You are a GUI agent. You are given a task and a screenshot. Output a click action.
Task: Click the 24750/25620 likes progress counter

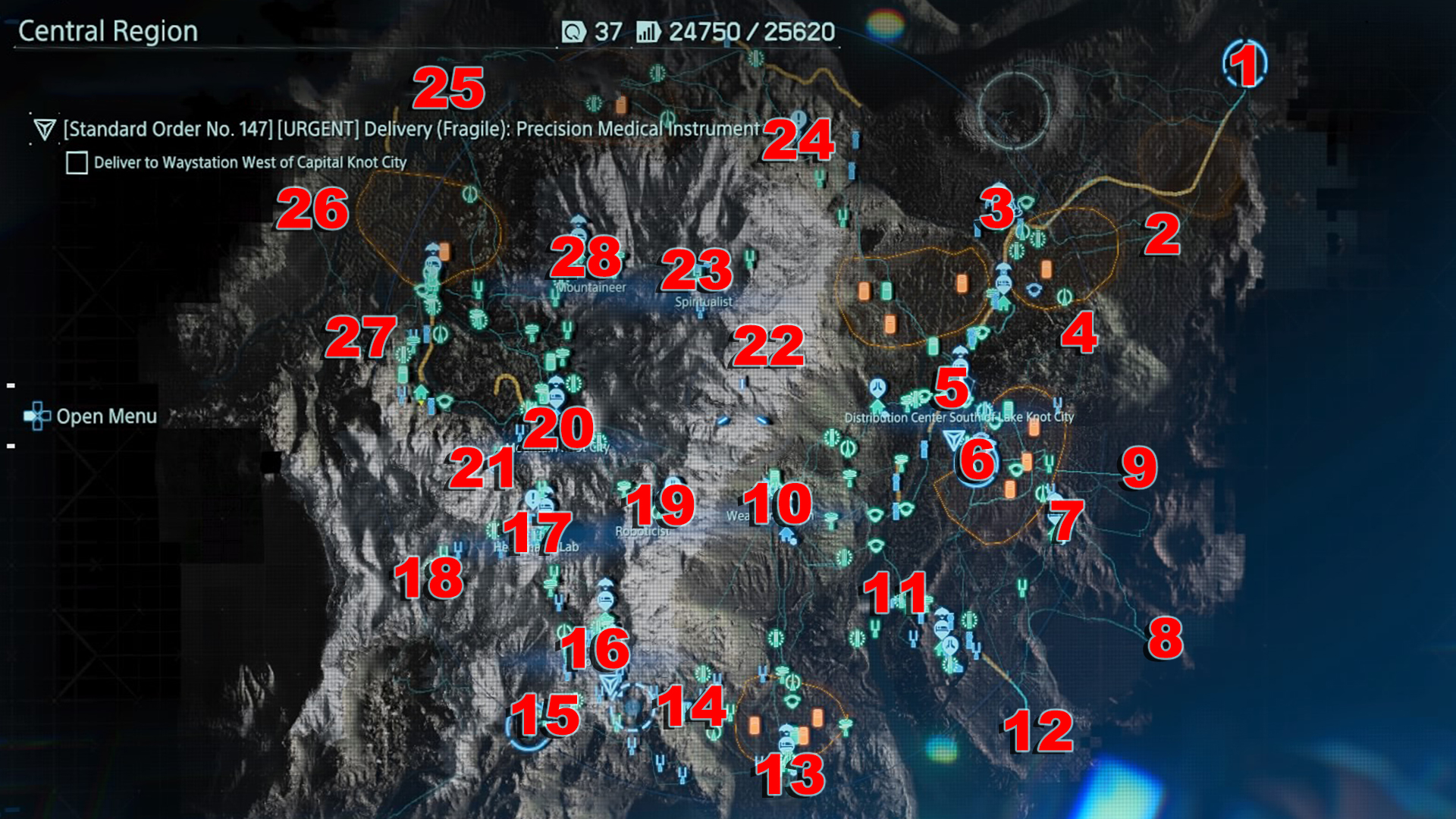pos(747,33)
